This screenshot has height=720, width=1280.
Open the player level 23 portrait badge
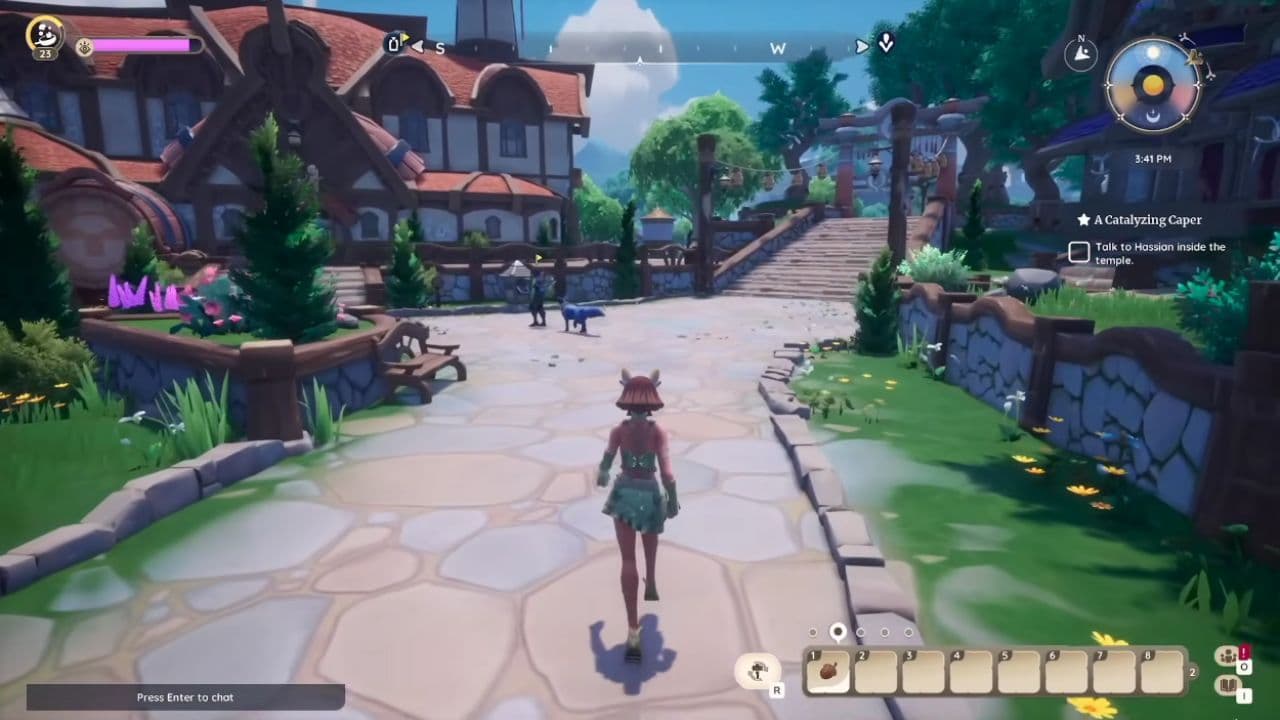click(x=45, y=37)
